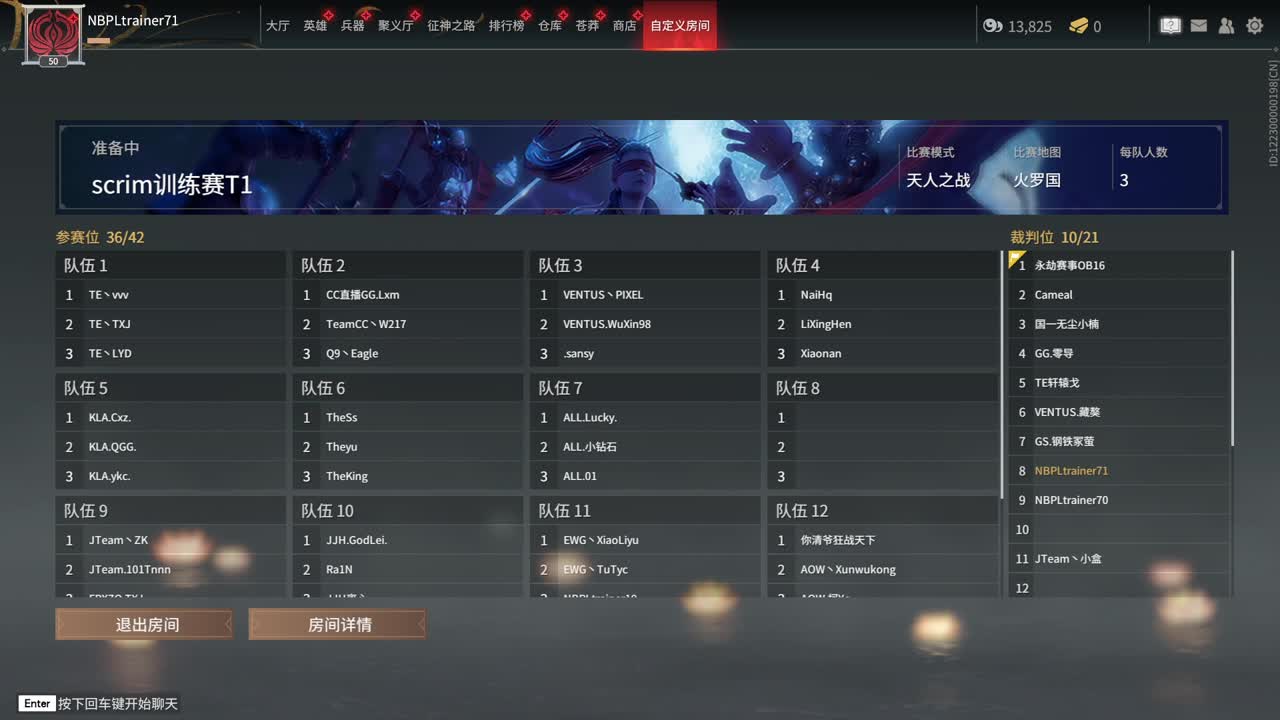Click the gold bars currency icon
Screen dimensions: 1280x720
tap(1075, 26)
